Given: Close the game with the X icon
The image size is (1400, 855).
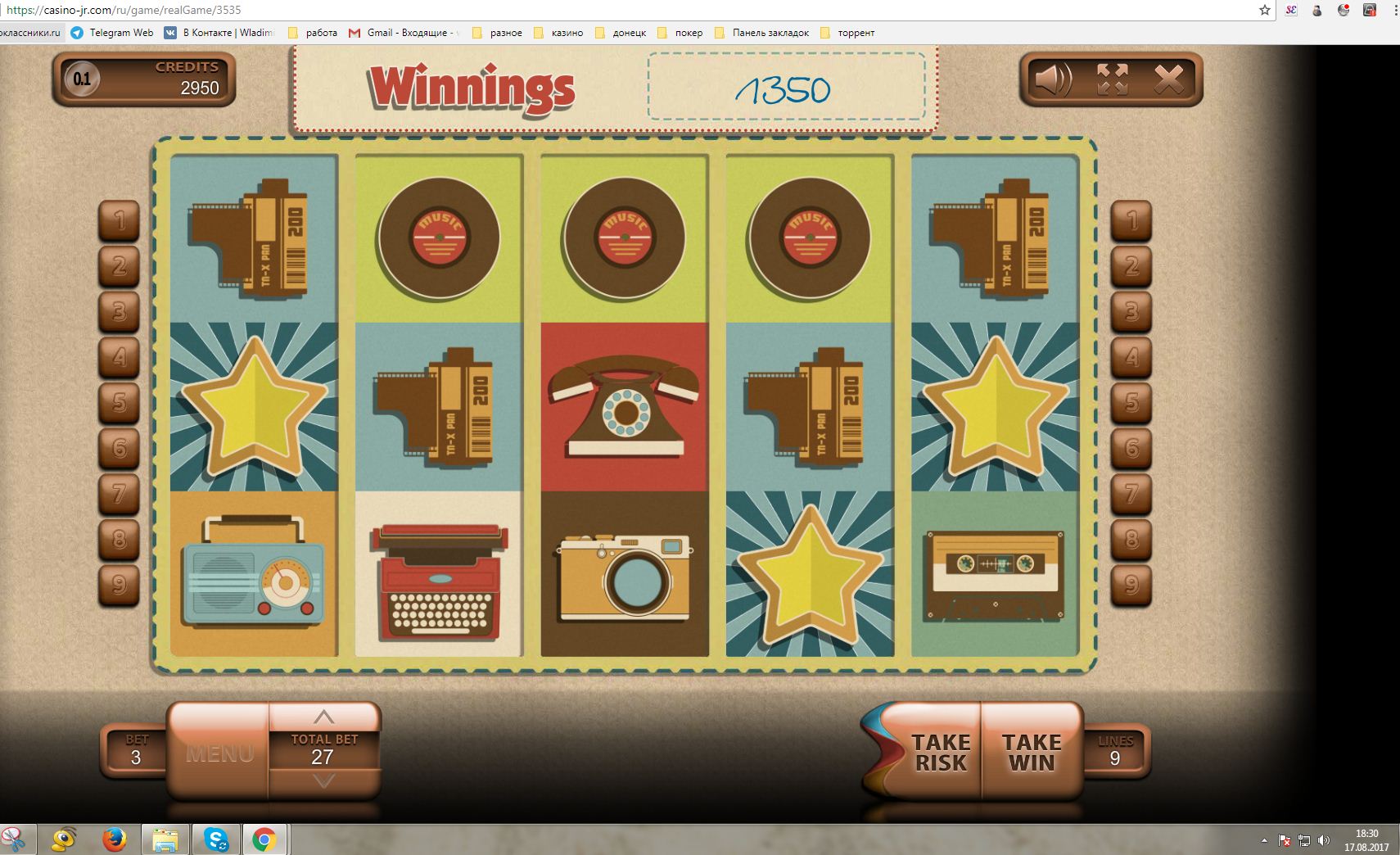Looking at the screenshot, I should [x=1168, y=79].
